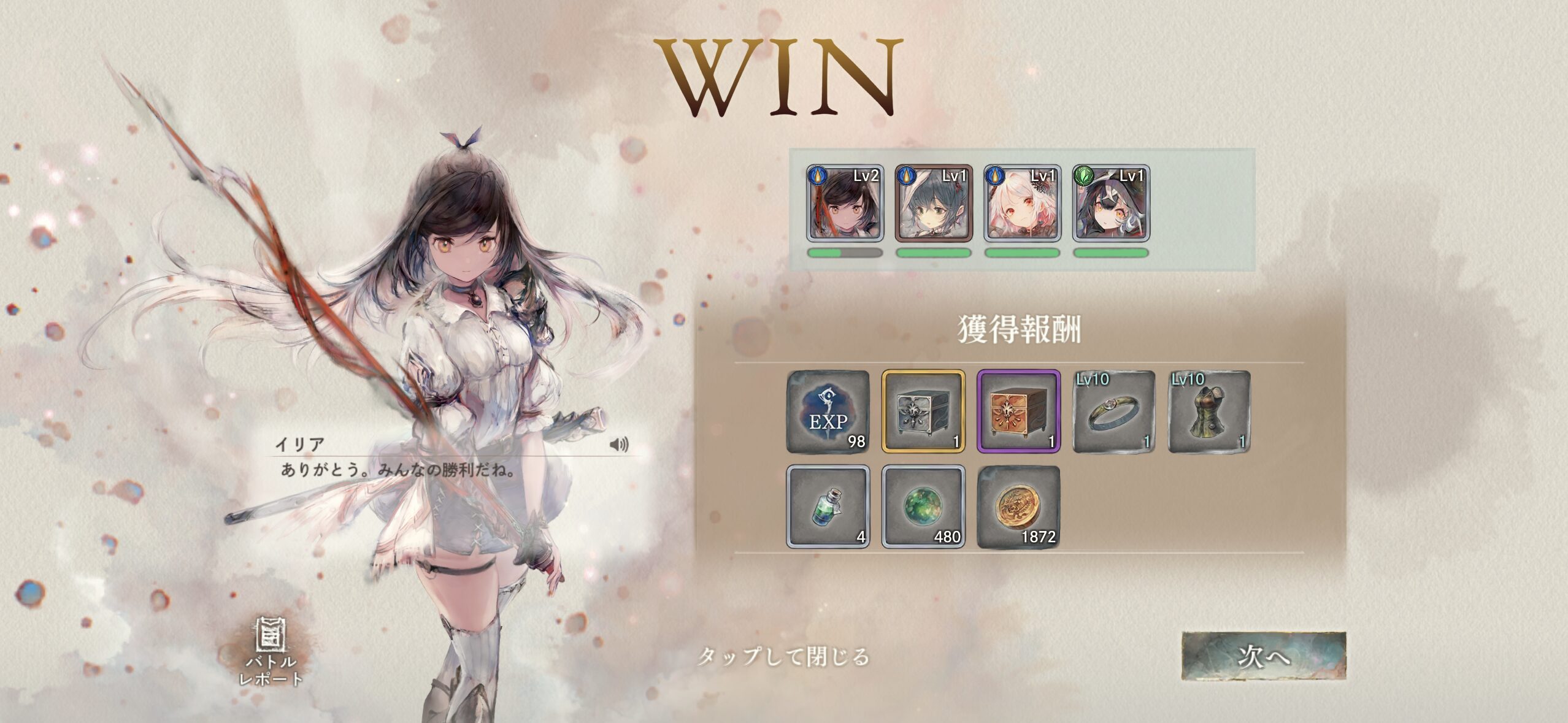The width and height of the screenshot is (1568, 723).
Task: Tap the タップして閉じる close prompt
Action: pyautogui.click(x=783, y=657)
